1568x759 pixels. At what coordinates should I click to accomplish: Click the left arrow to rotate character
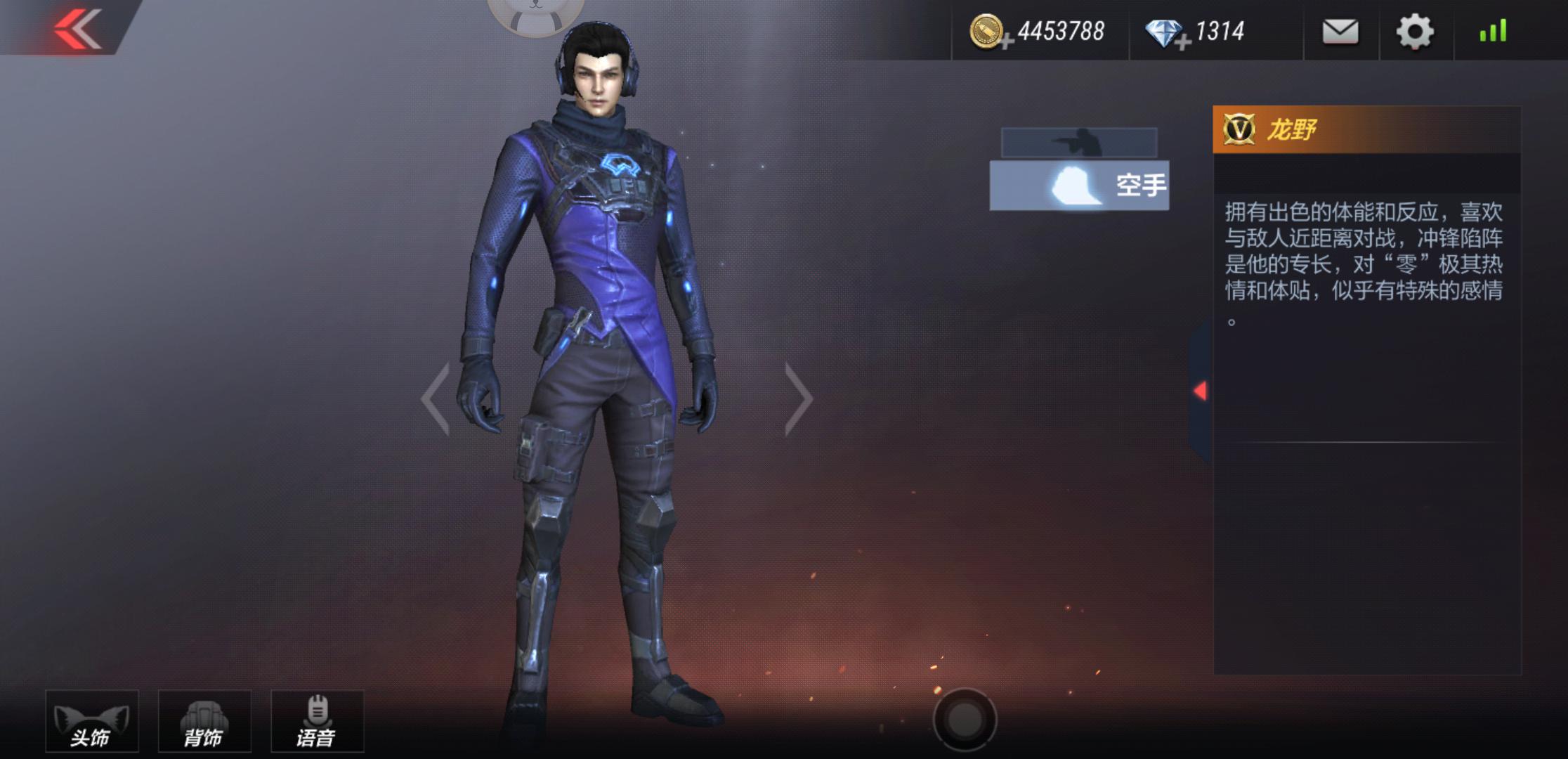coord(436,398)
